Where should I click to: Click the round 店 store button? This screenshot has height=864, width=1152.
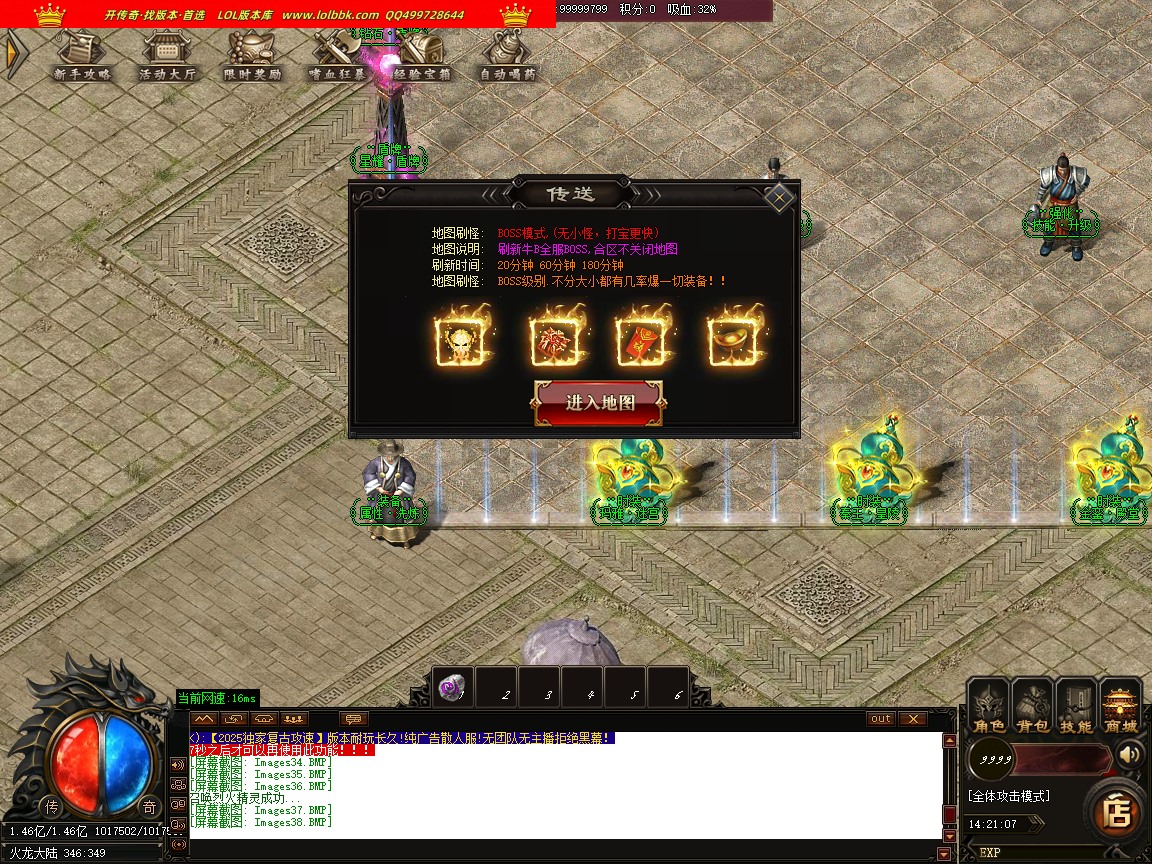[x=1115, y=812]
